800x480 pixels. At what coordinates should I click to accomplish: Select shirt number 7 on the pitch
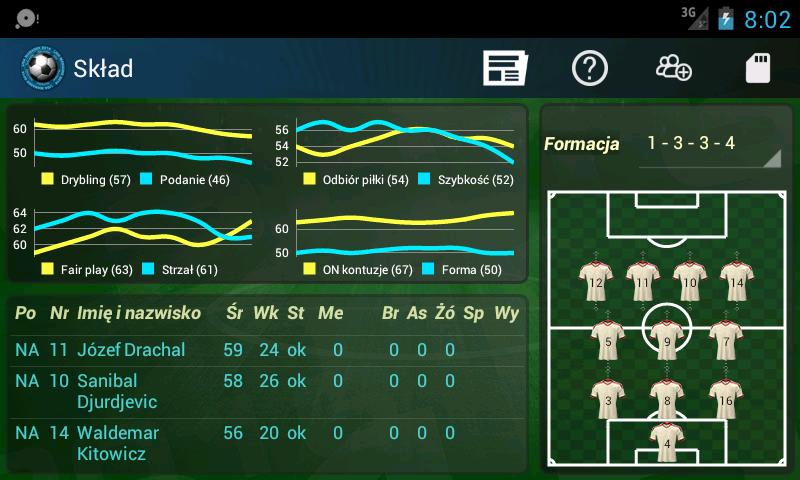tap(725, 340)
